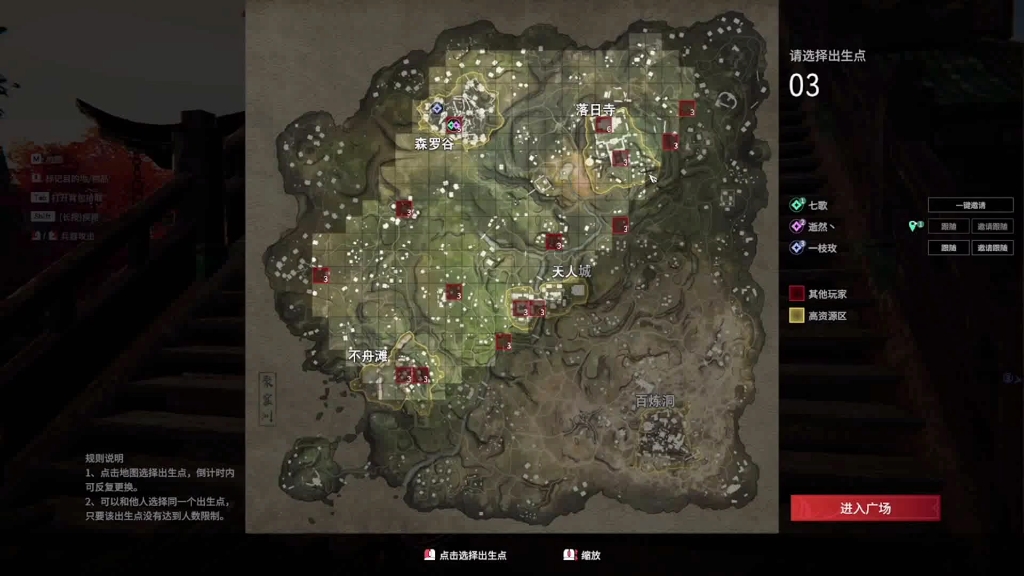The width and height of the screenshot is (1024, 576).
Task: Select the 百炼洞 location on the map
Action: point(655,401)
